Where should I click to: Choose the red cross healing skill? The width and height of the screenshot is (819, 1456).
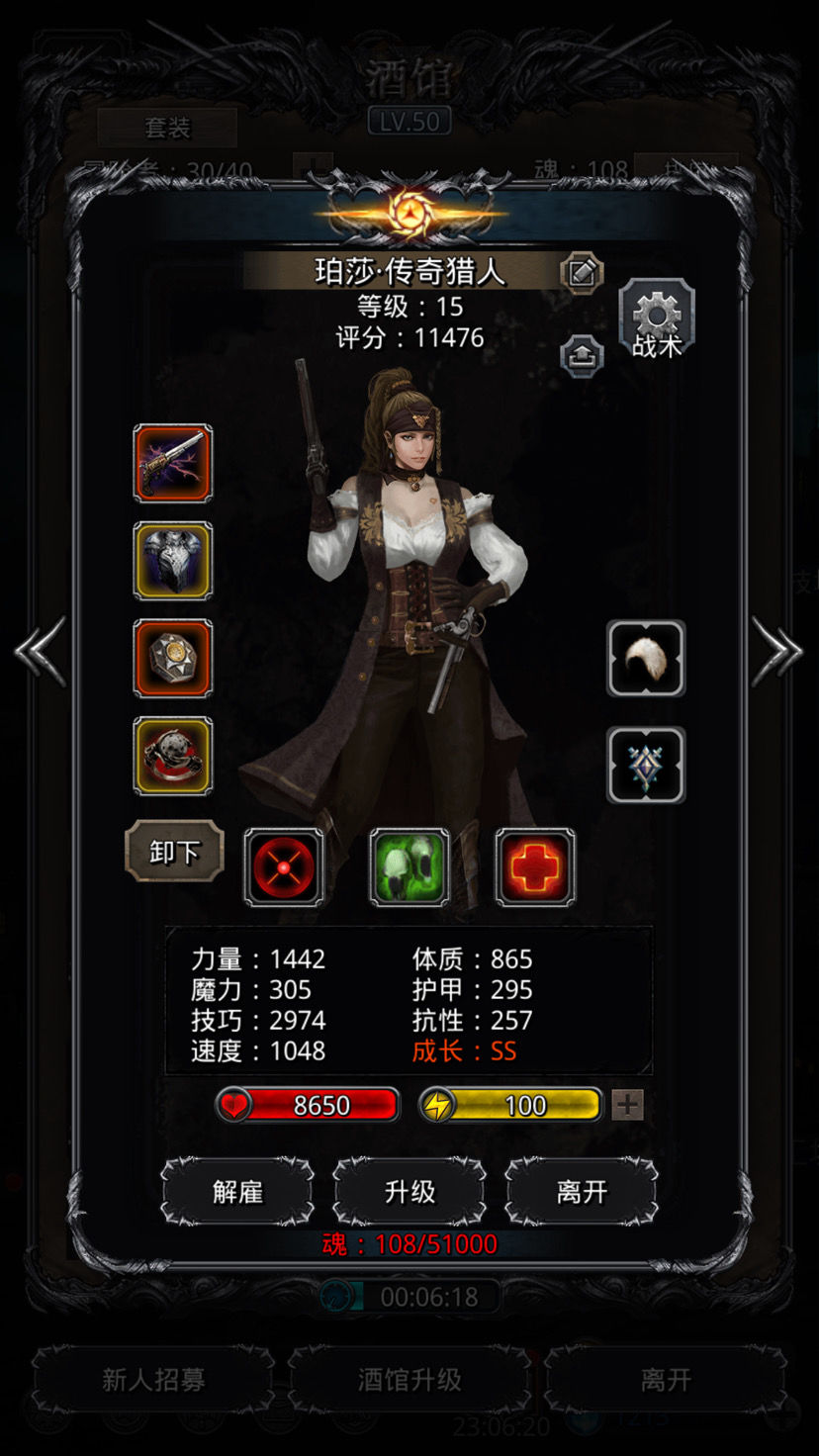tap(535, 867)
